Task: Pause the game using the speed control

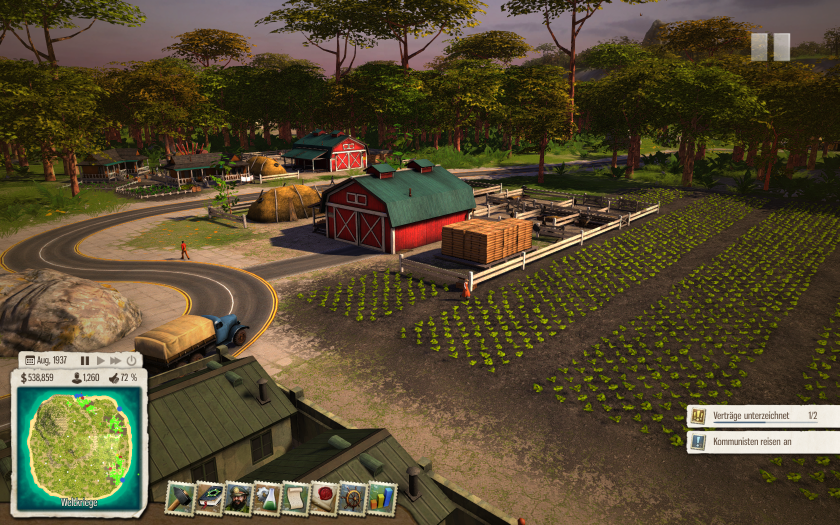Action: [x=85, y=360]
